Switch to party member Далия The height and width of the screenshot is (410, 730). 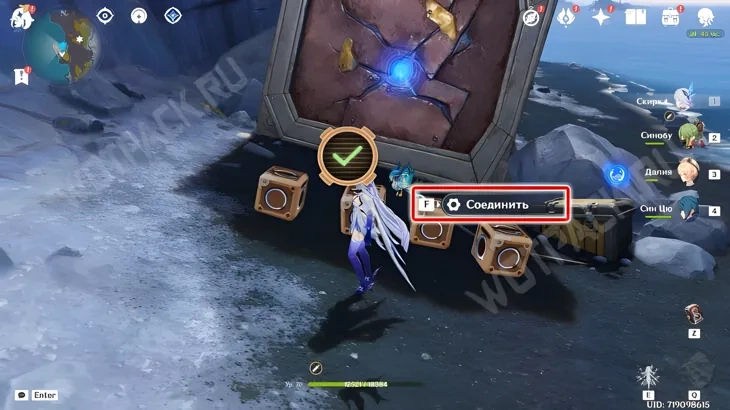689,172
